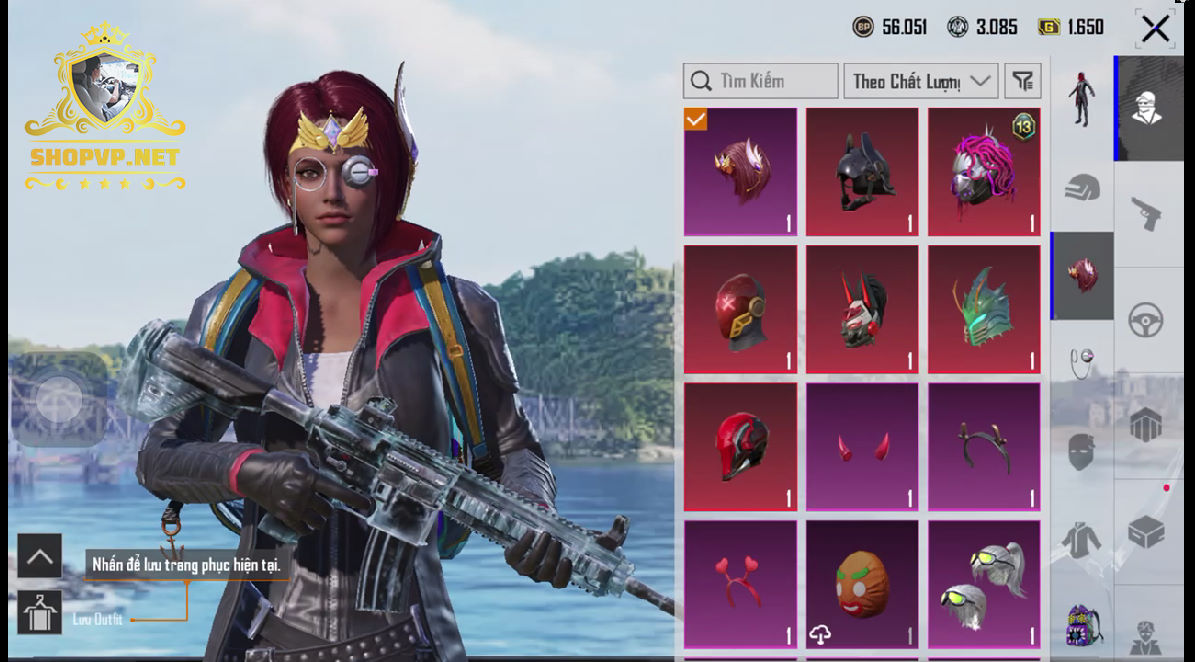Select the pink dreadlock mask headgear

(x=984, y=171)
